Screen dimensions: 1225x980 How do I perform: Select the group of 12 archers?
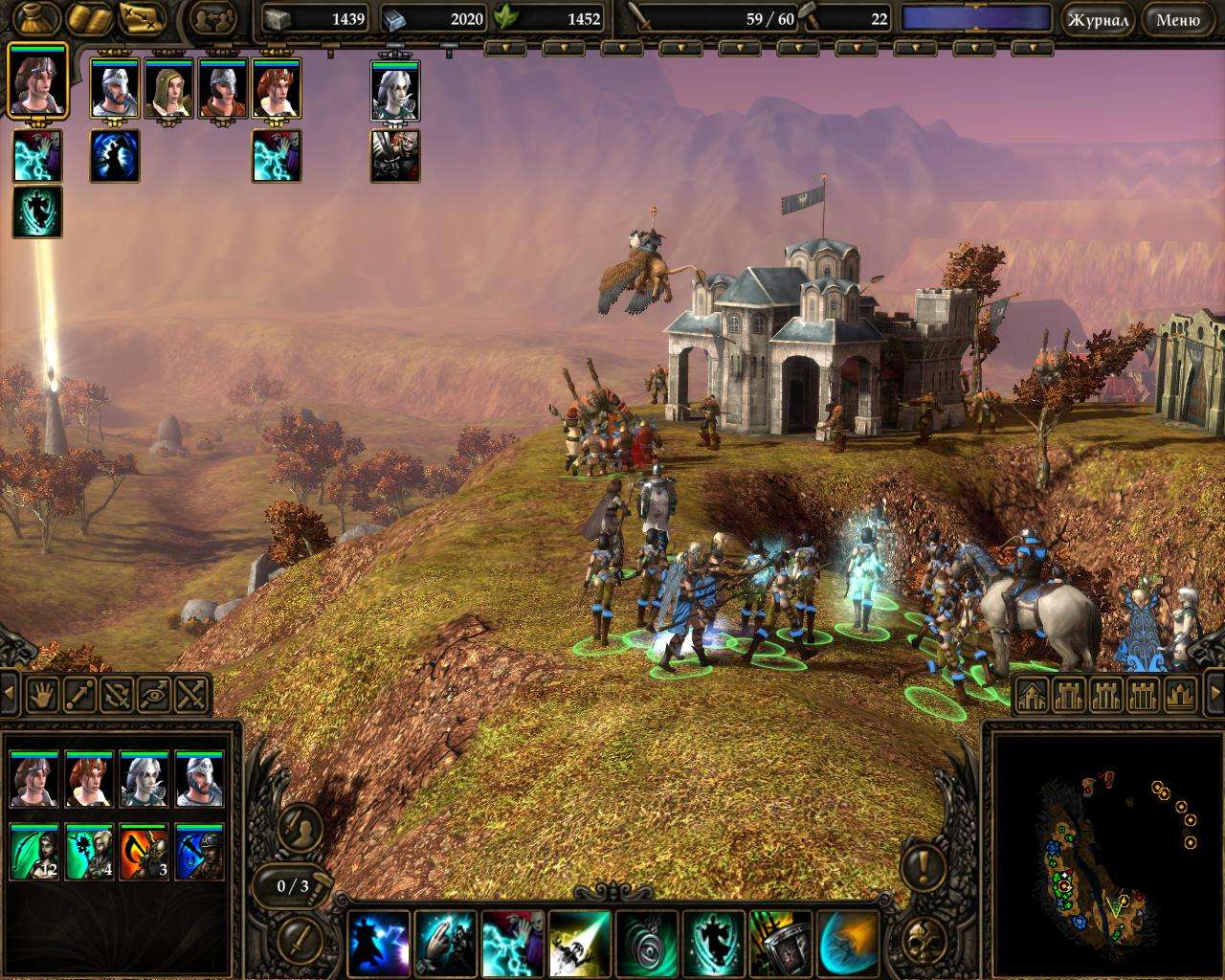(x=34, y=852)
